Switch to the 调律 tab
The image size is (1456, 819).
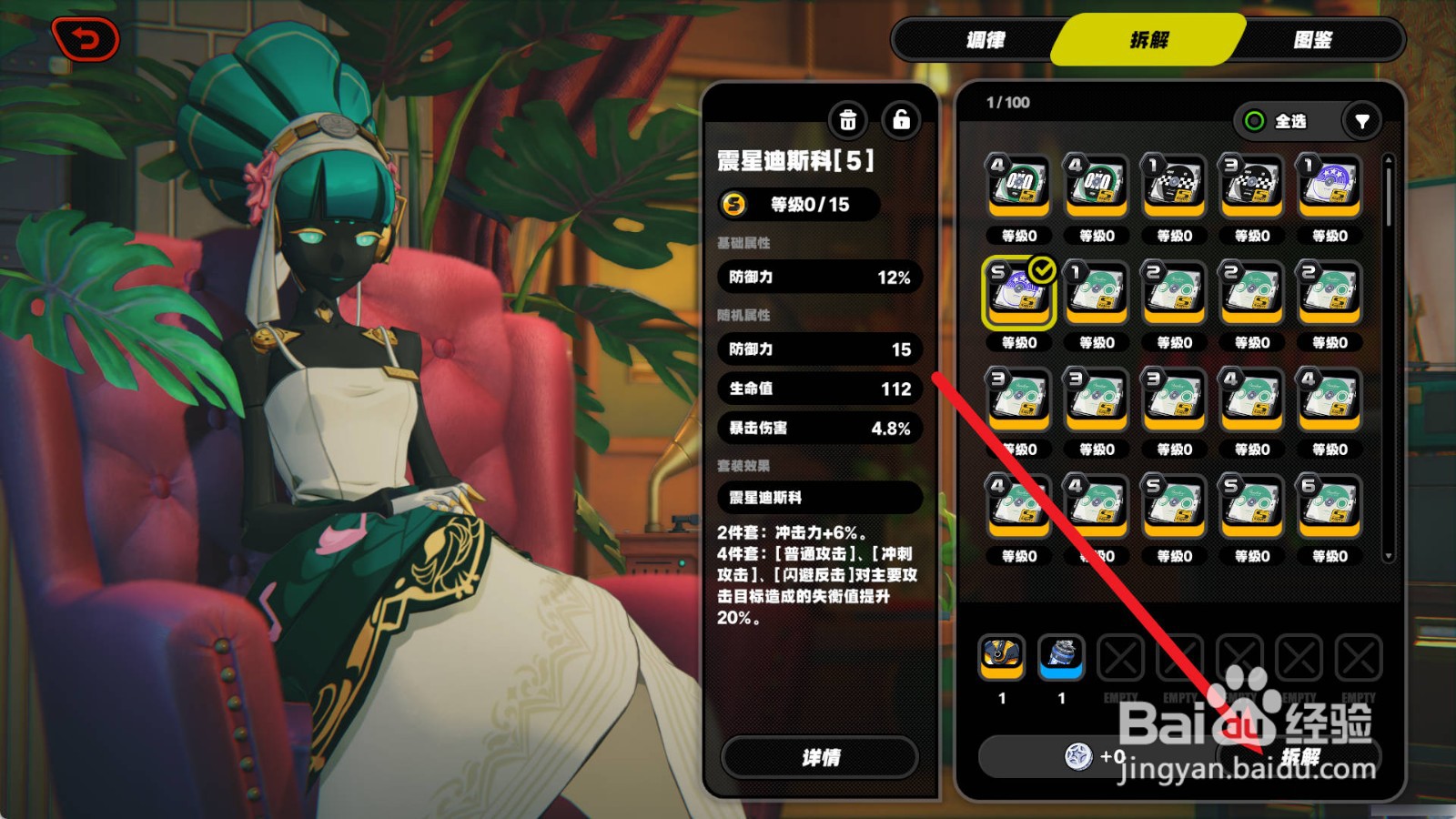point(984,39)
